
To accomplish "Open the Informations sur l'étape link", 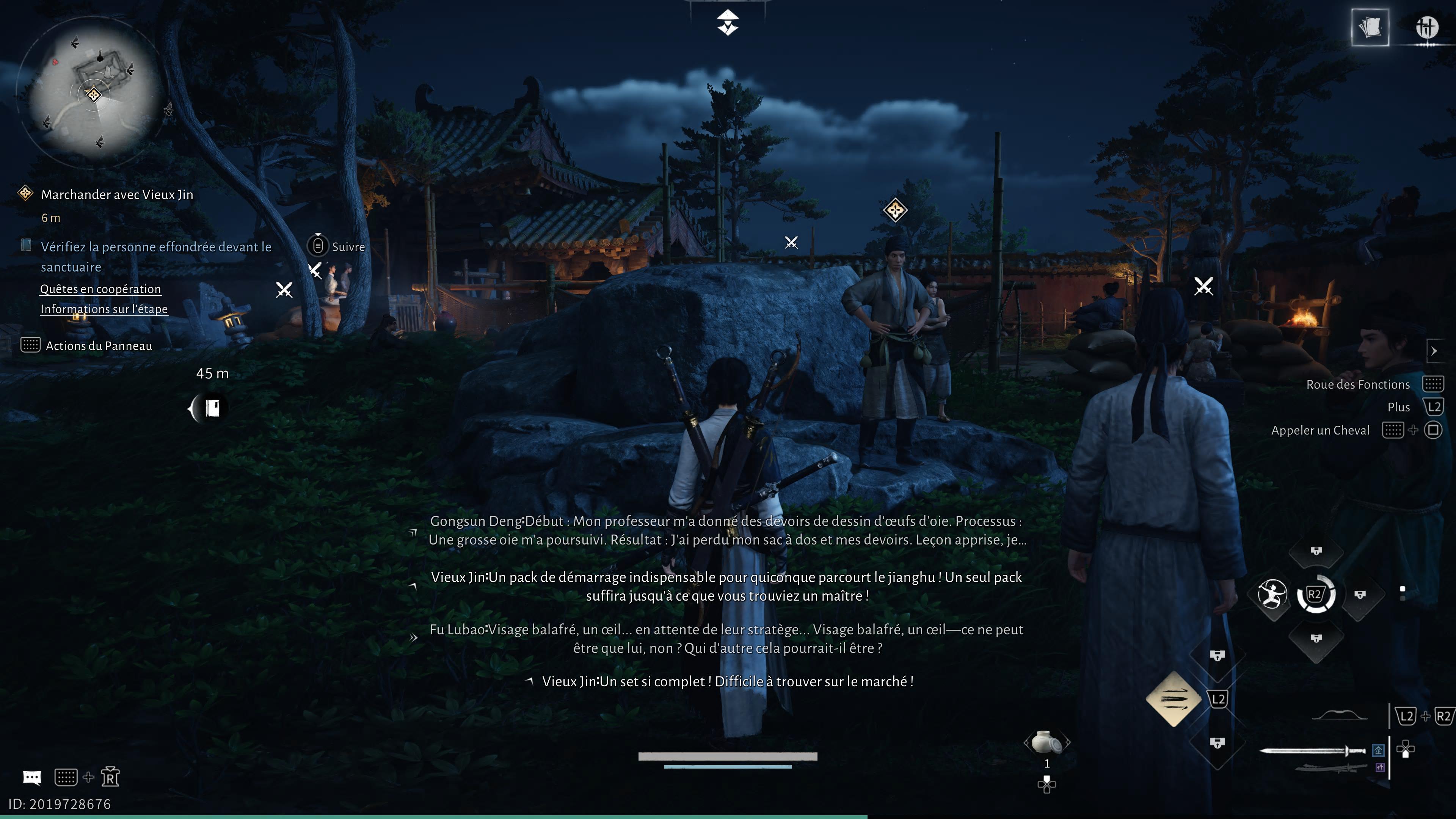I will point(104,309).
